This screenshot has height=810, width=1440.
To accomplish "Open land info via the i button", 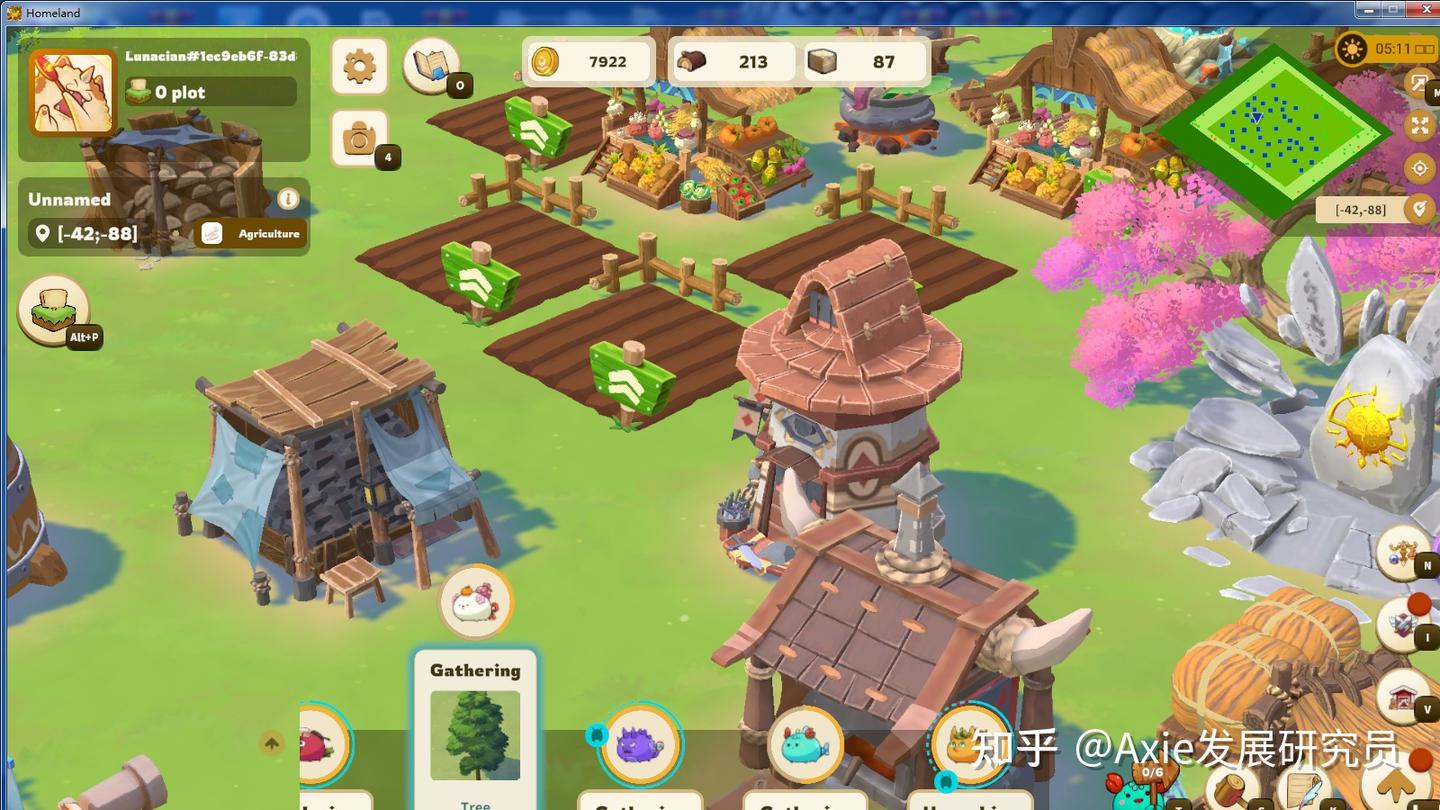I will click(x=288, y=199).
